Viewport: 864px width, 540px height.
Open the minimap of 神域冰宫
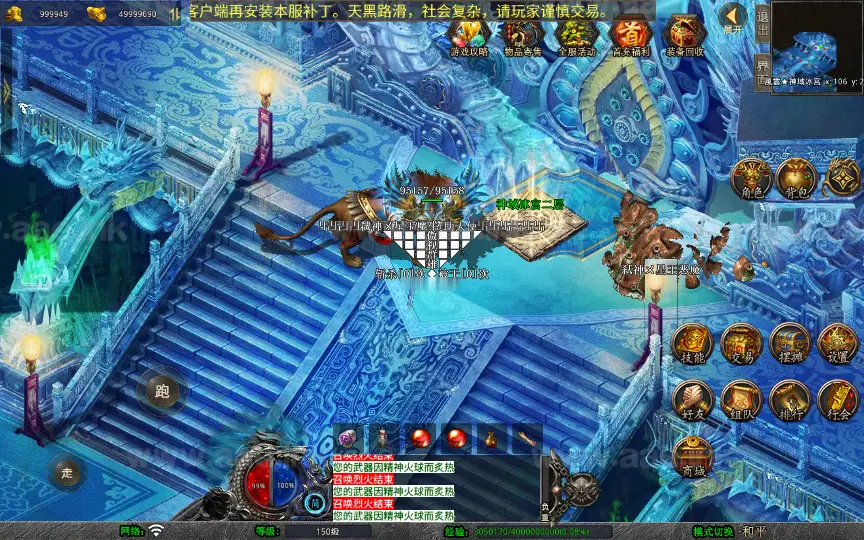816,40
